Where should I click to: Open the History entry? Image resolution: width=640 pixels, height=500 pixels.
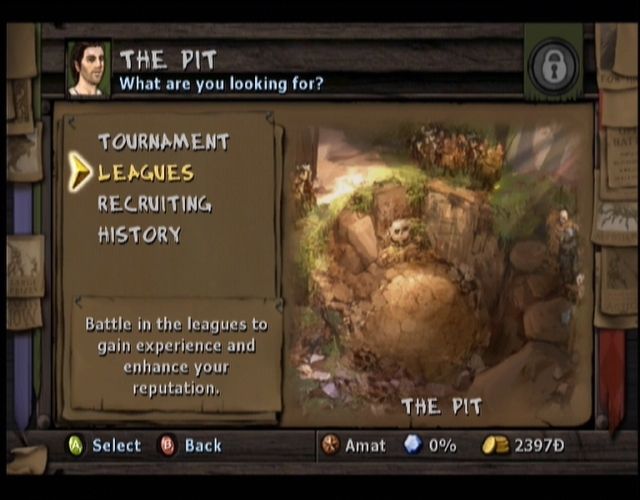[139, 235]
